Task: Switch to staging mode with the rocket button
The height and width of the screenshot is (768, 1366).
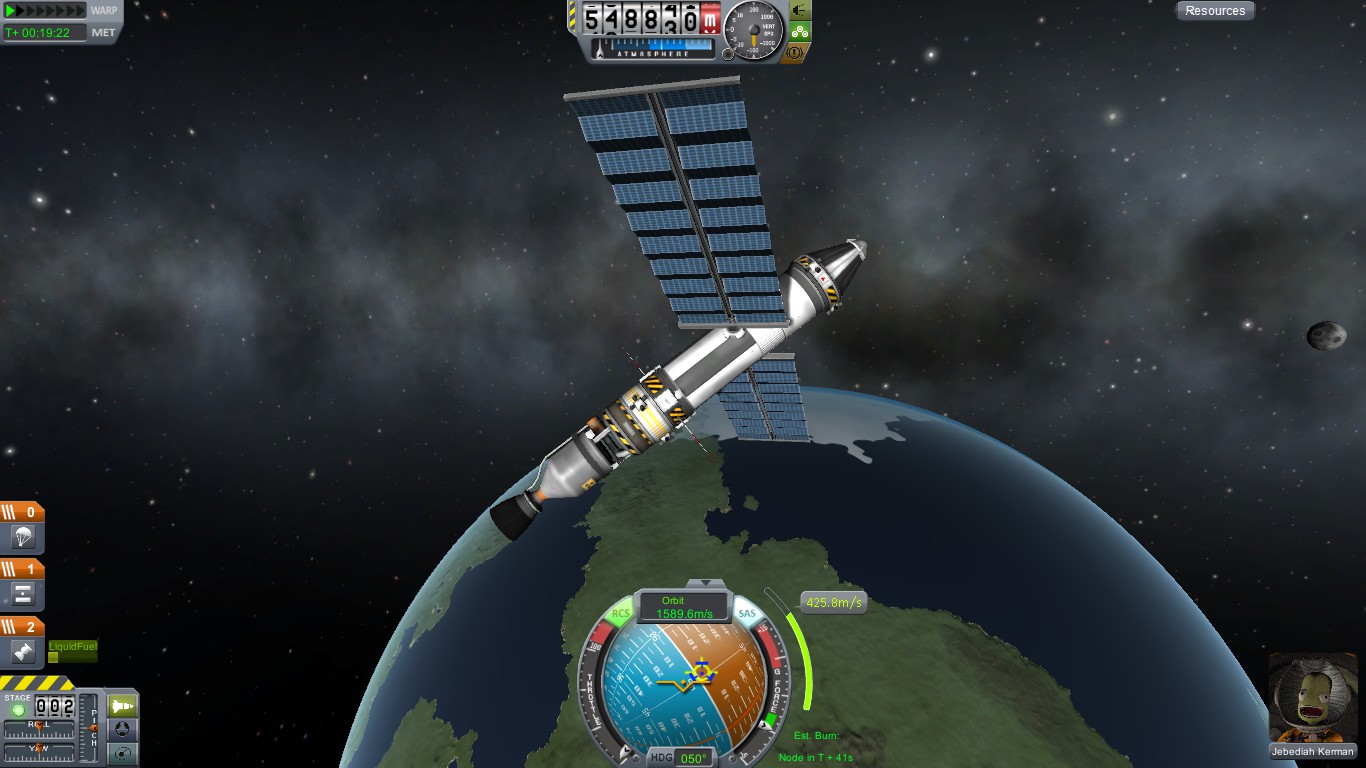Action: [x=122, y=706]
